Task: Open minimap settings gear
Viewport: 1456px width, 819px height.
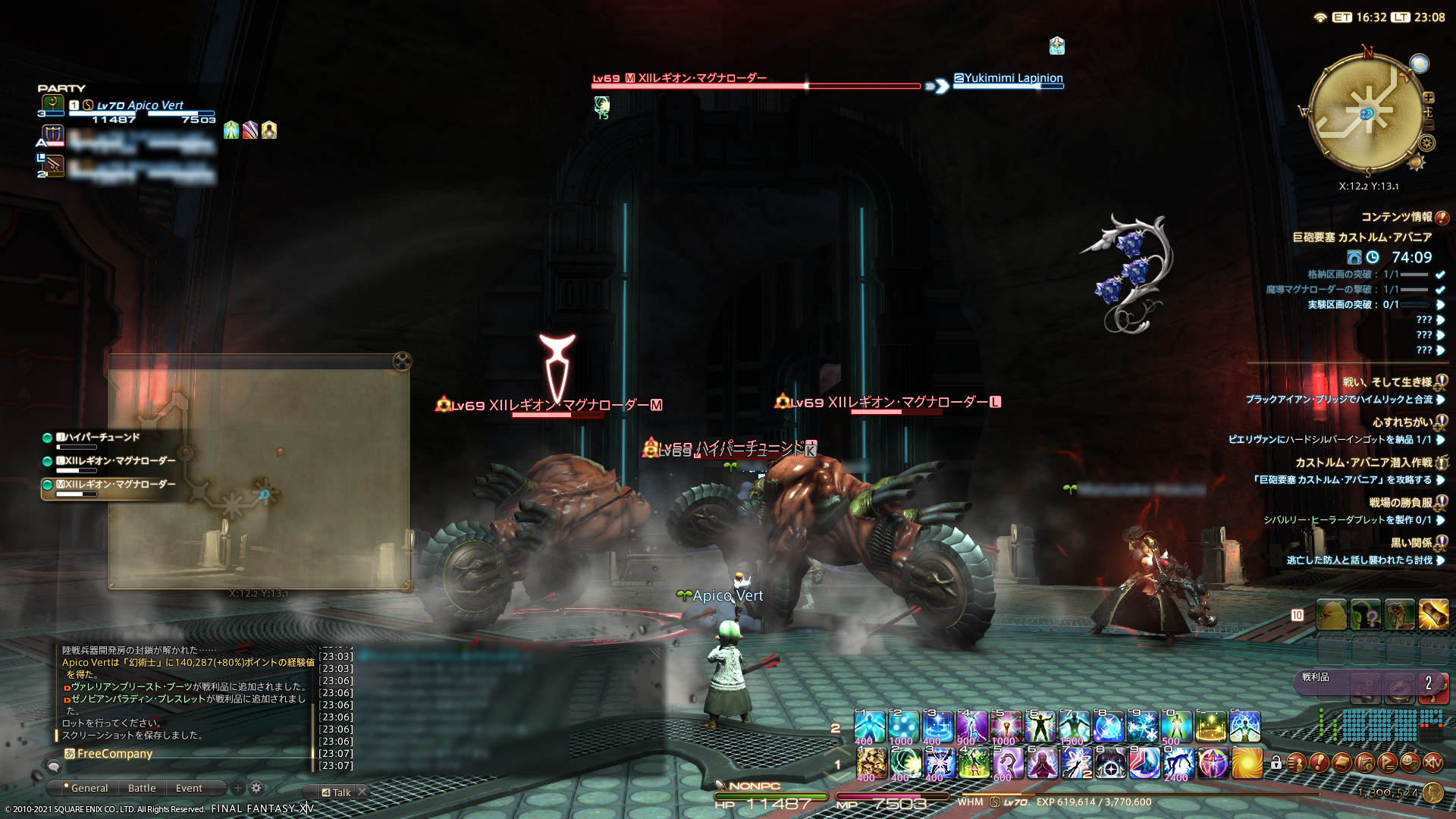Action: pos(1427,143)
